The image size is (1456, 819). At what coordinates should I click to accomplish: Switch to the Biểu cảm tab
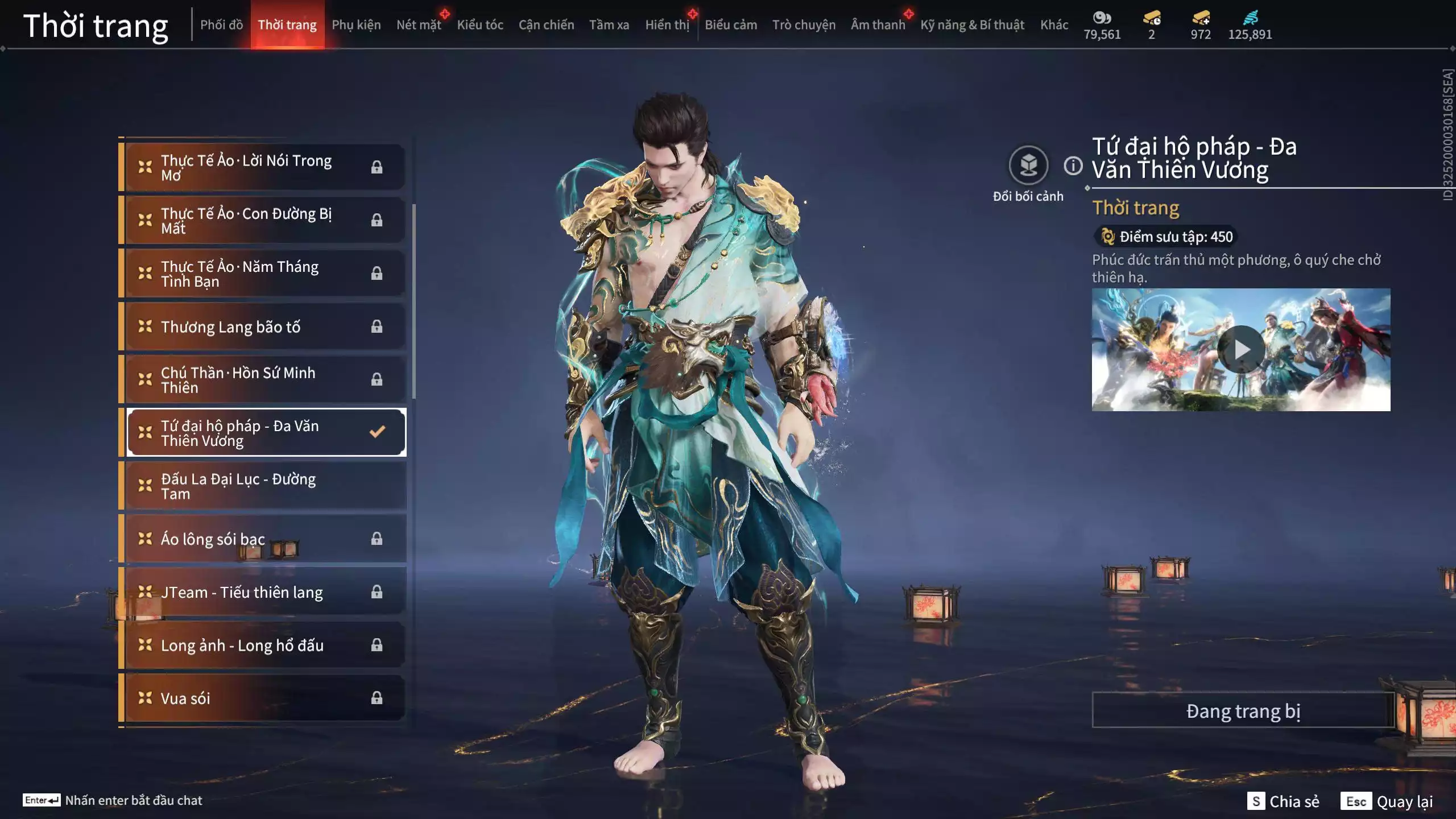pyautogui.click(x=731, y=25)
